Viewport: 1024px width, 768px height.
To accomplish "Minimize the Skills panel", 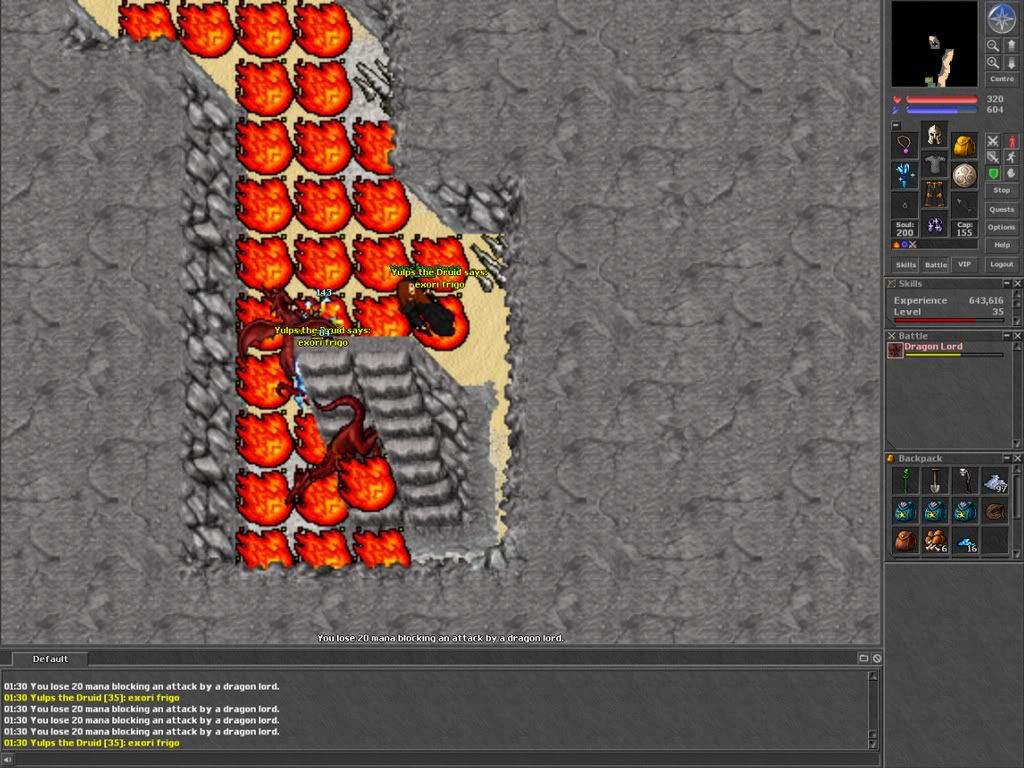I will pos(1006,284).
